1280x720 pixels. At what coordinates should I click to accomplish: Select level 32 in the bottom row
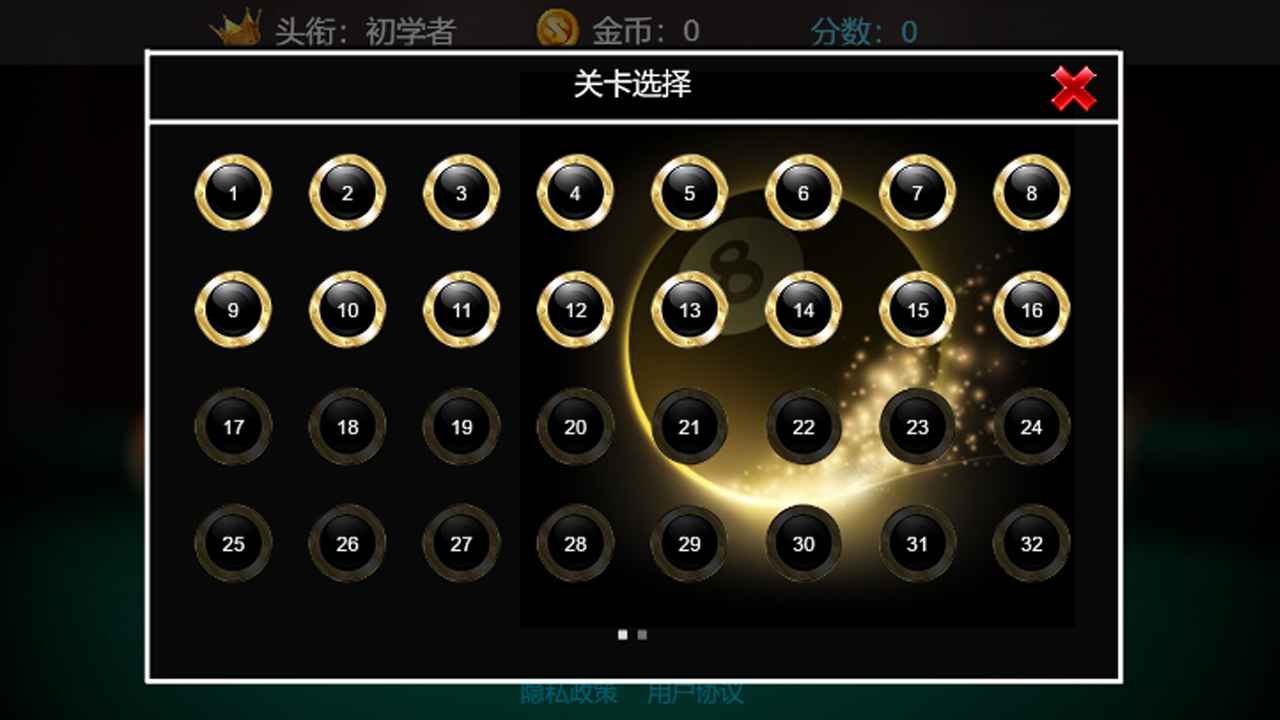click(x=1031, y=544)
